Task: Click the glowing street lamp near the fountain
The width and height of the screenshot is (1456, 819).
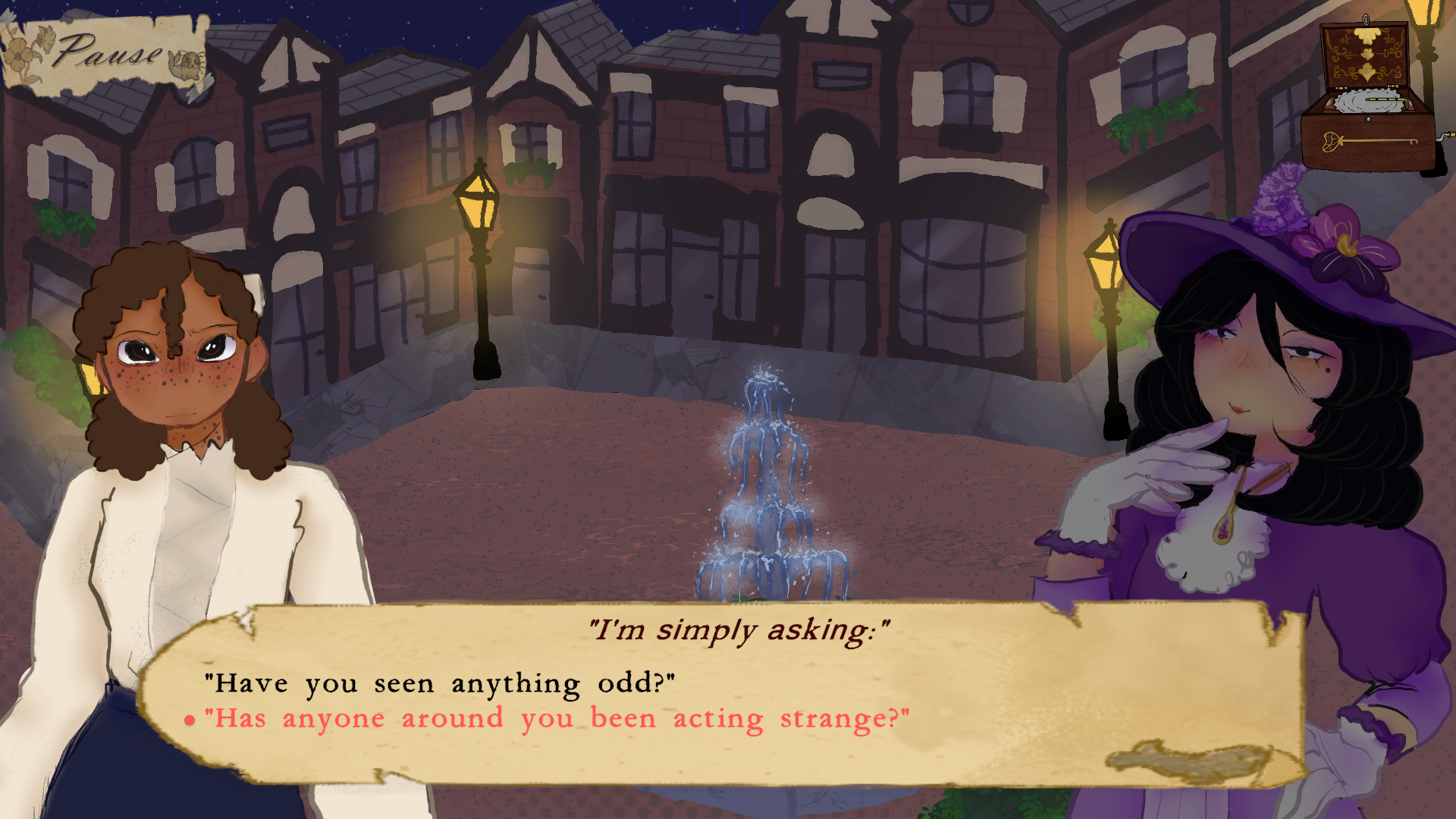Action: pyautogui.click(x=480, y=205)
